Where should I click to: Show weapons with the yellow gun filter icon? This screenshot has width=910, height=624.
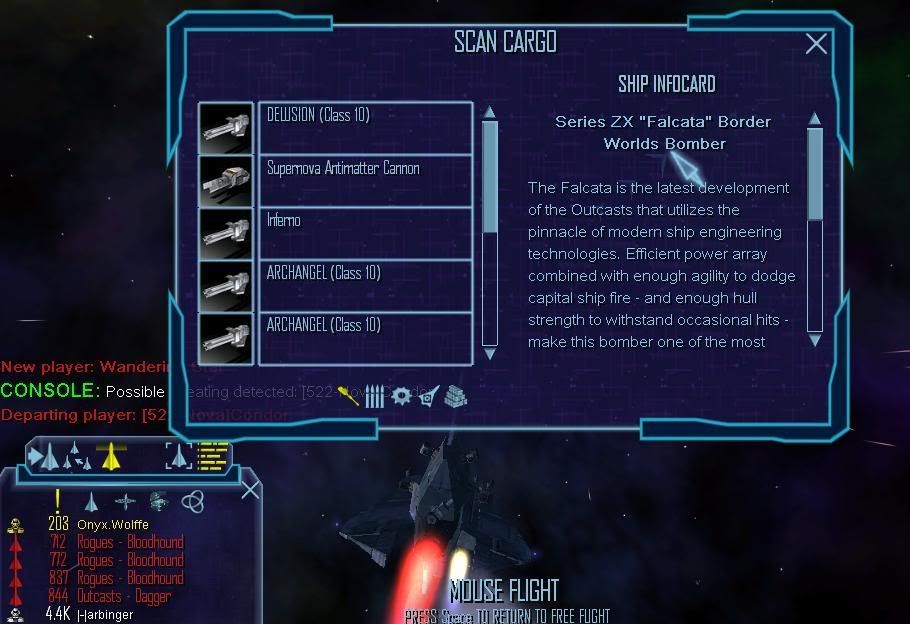pos(349,395)
